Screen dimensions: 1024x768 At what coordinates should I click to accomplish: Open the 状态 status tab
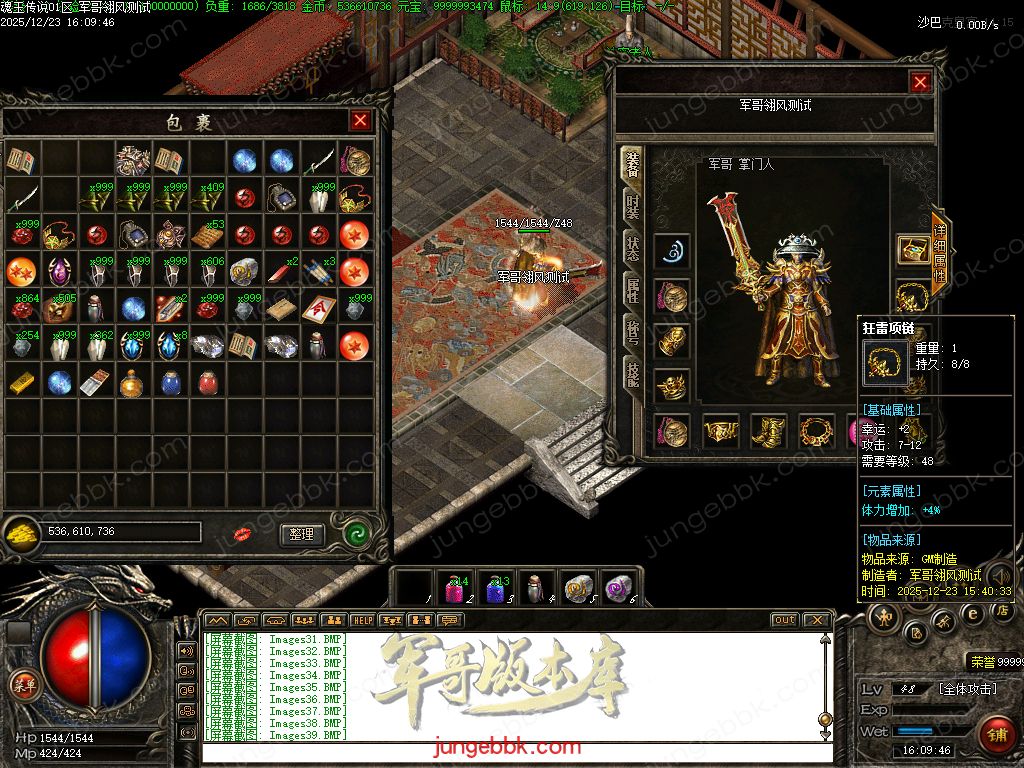(x=633, y=249)
